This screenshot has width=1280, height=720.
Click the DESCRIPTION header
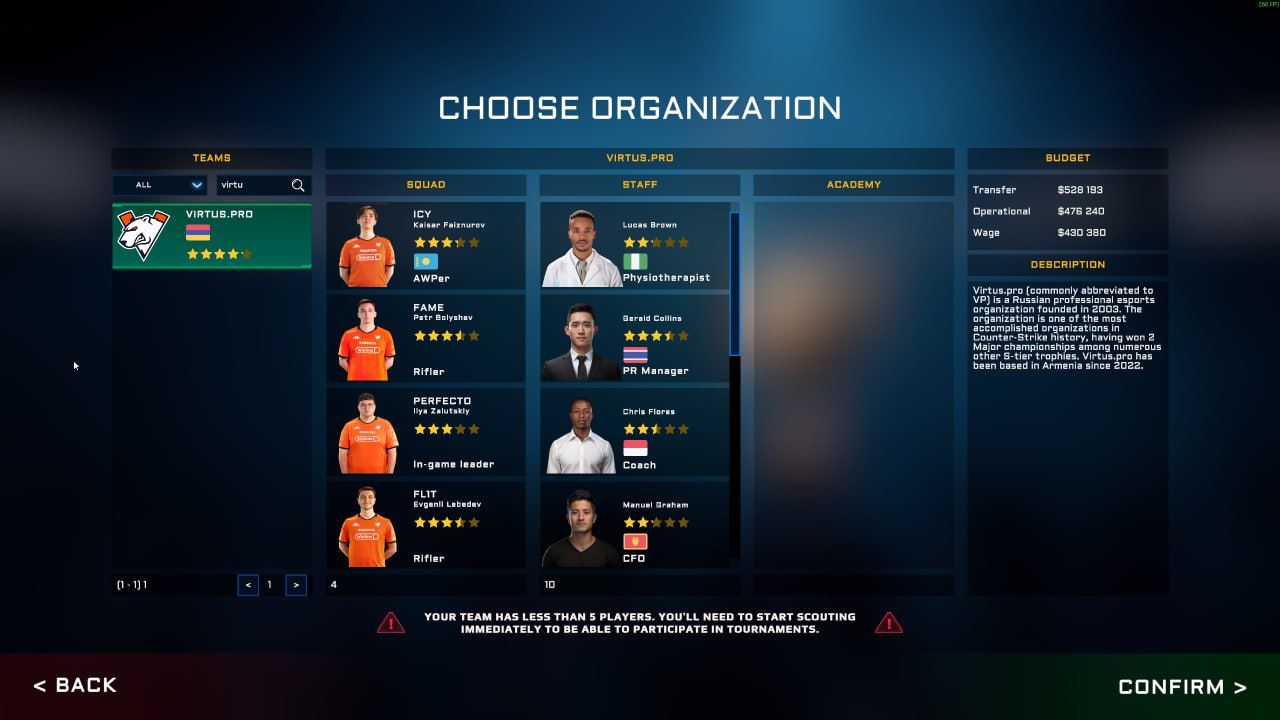click(x=1067, y=264)
